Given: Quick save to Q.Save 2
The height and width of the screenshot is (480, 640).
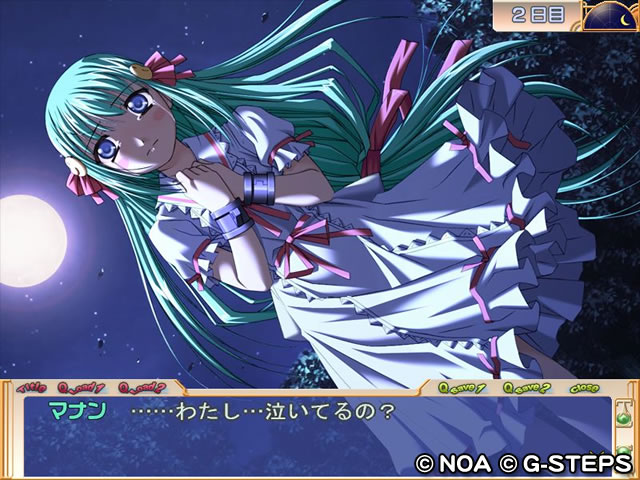Looking at the screenshot, I should point(524,387).
